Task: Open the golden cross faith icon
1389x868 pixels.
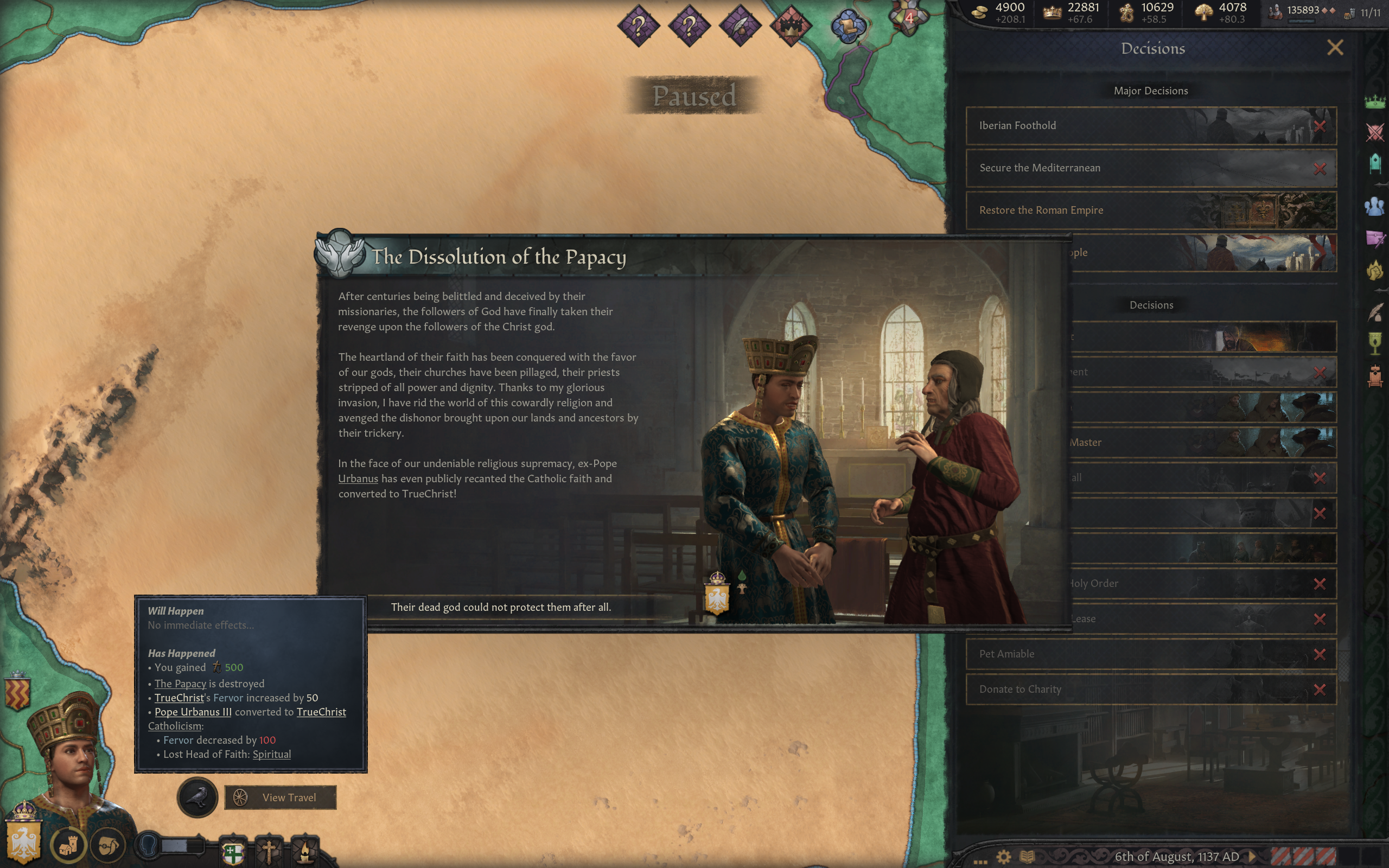Action: click(x=269, y=851)
